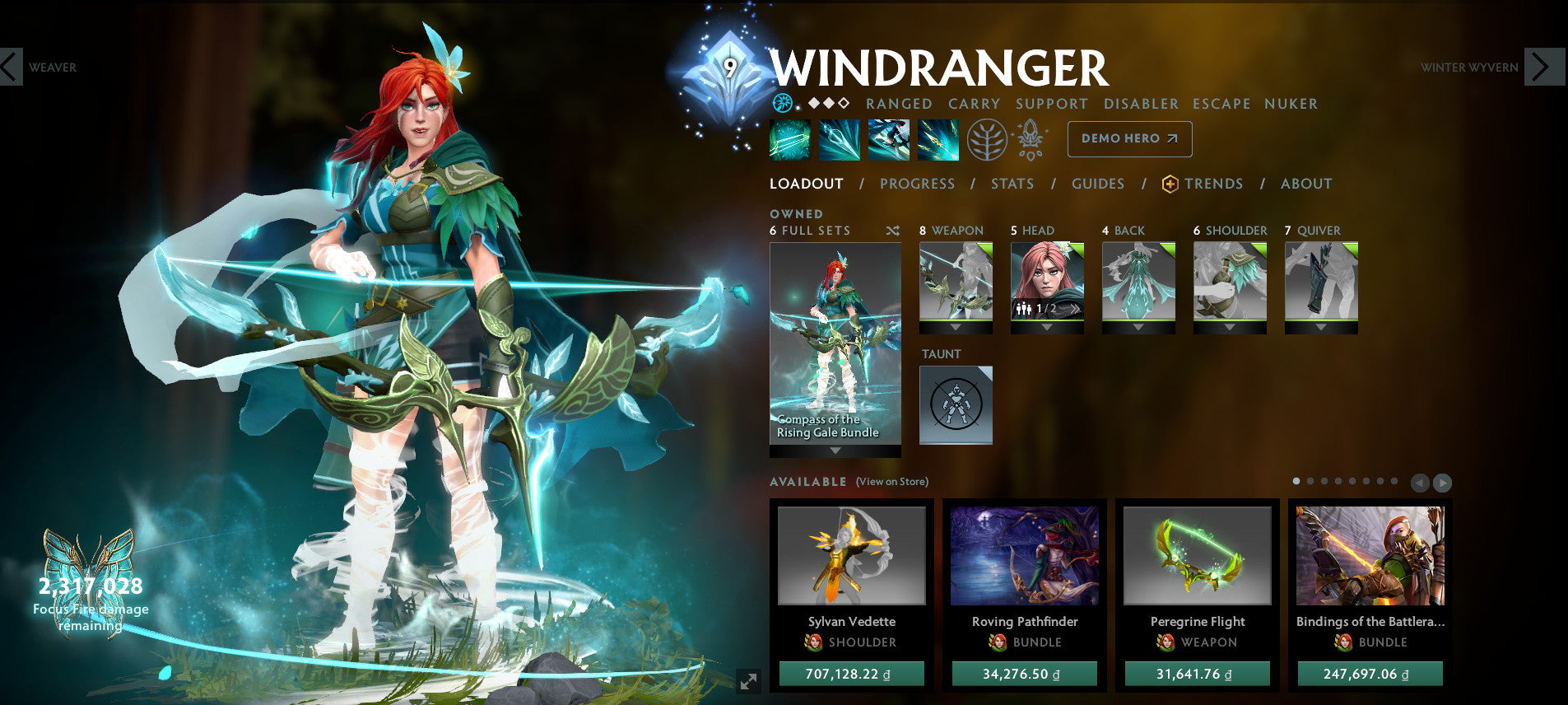The width and height of the screenshot is (1568, 705).
Task: Switch to the STATS tab
Action: tap(1012, 184)
